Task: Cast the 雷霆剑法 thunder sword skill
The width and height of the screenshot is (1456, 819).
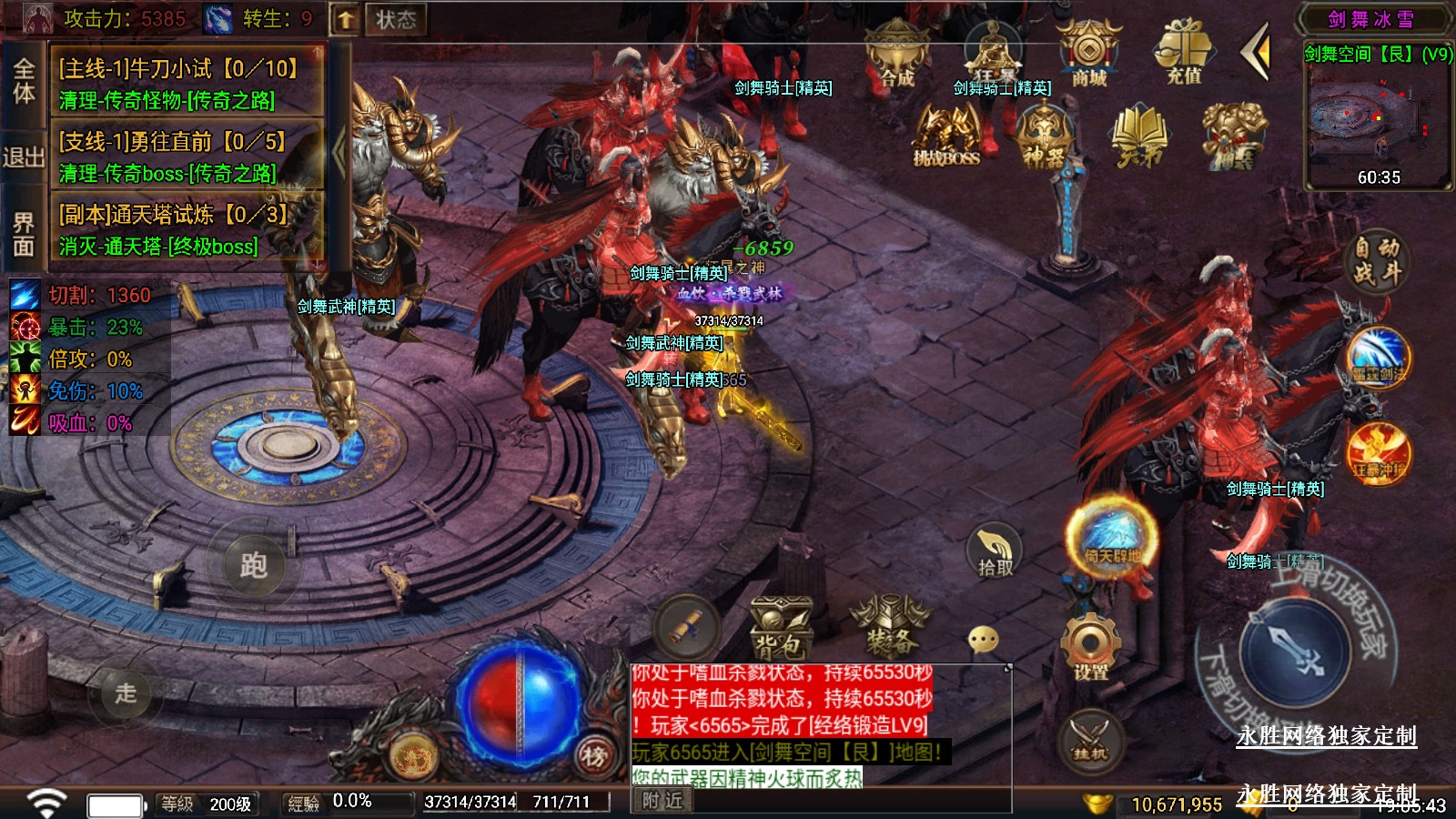Action: coord(1379,358)
